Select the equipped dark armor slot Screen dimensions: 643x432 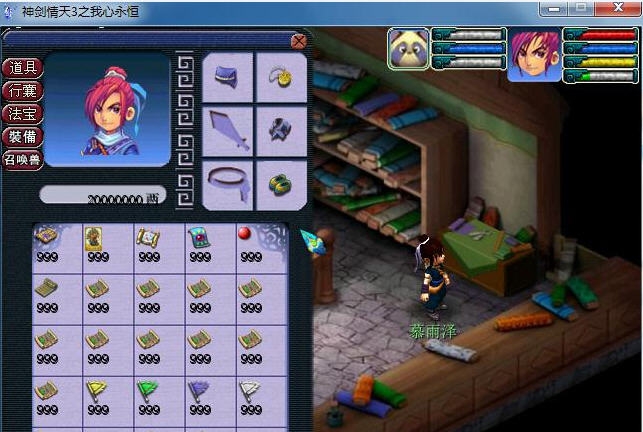click(281, 131)
